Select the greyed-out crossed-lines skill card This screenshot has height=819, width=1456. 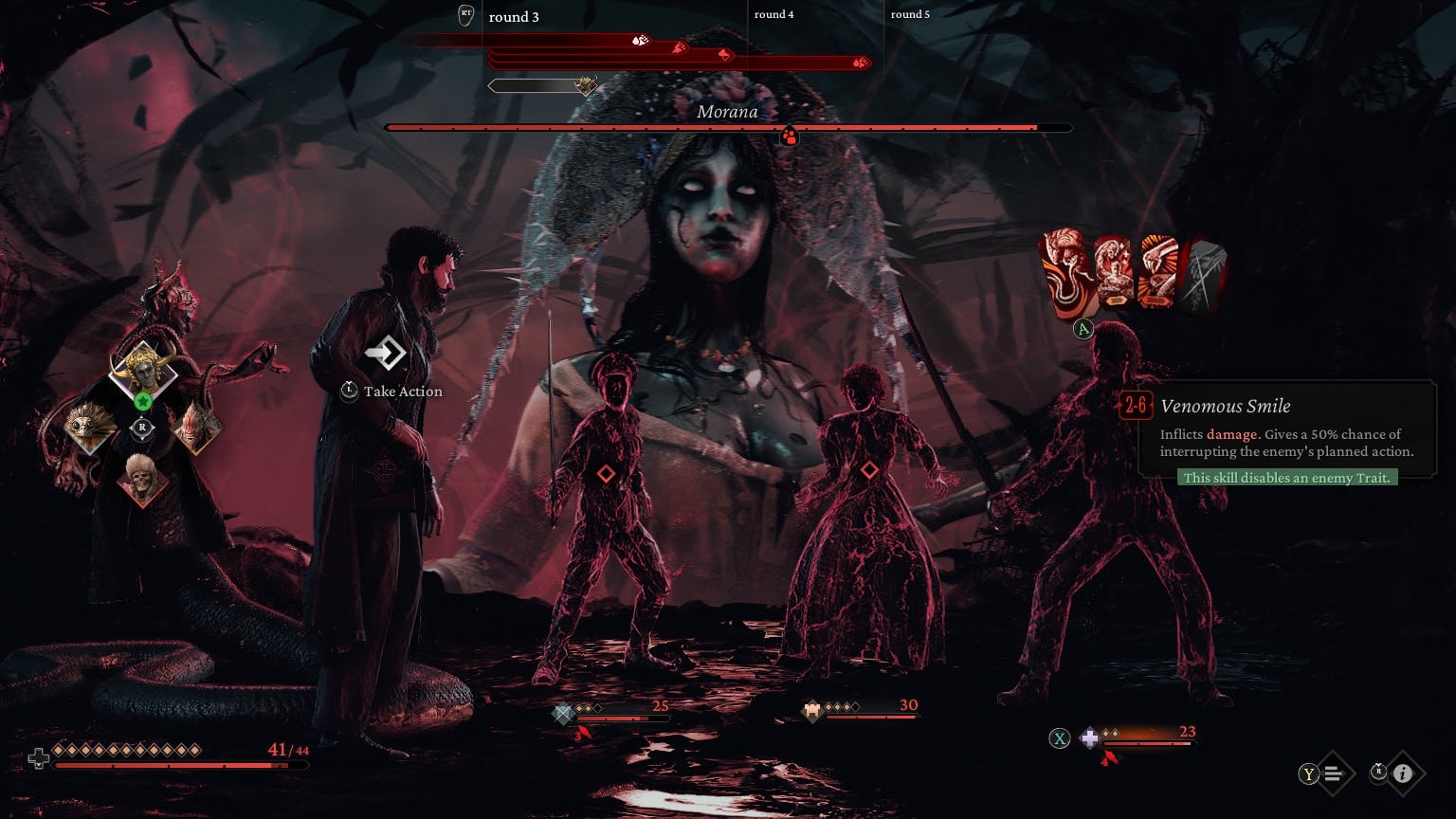click(1205, 275)
